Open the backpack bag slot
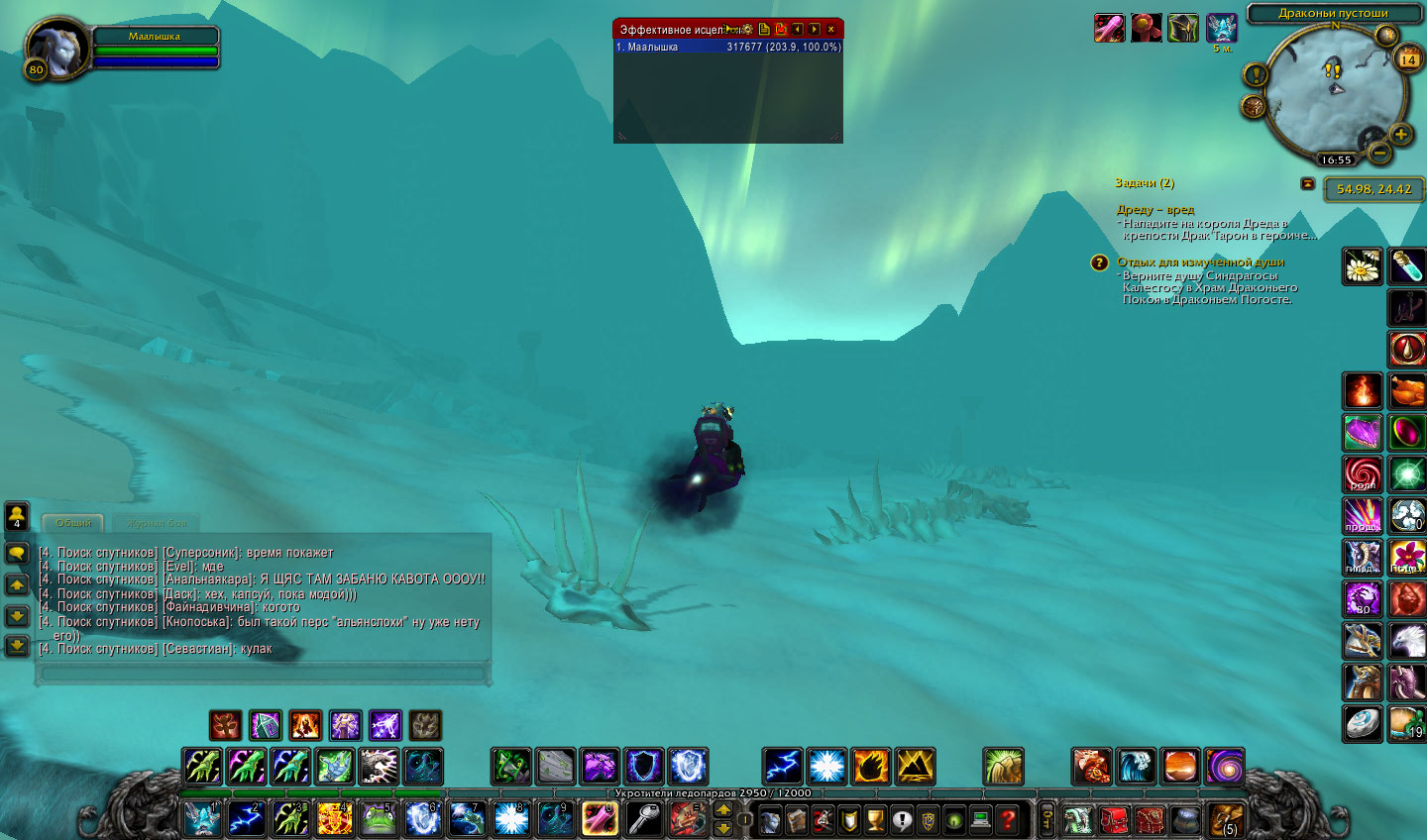Image resolution: width=1427 pixels, height=840 pixels. 1226,820
